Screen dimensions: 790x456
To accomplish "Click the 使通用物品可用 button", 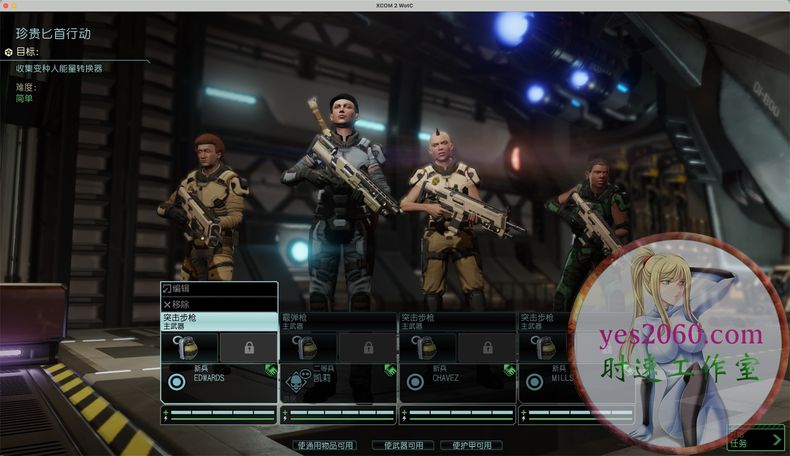I will 325,445.
